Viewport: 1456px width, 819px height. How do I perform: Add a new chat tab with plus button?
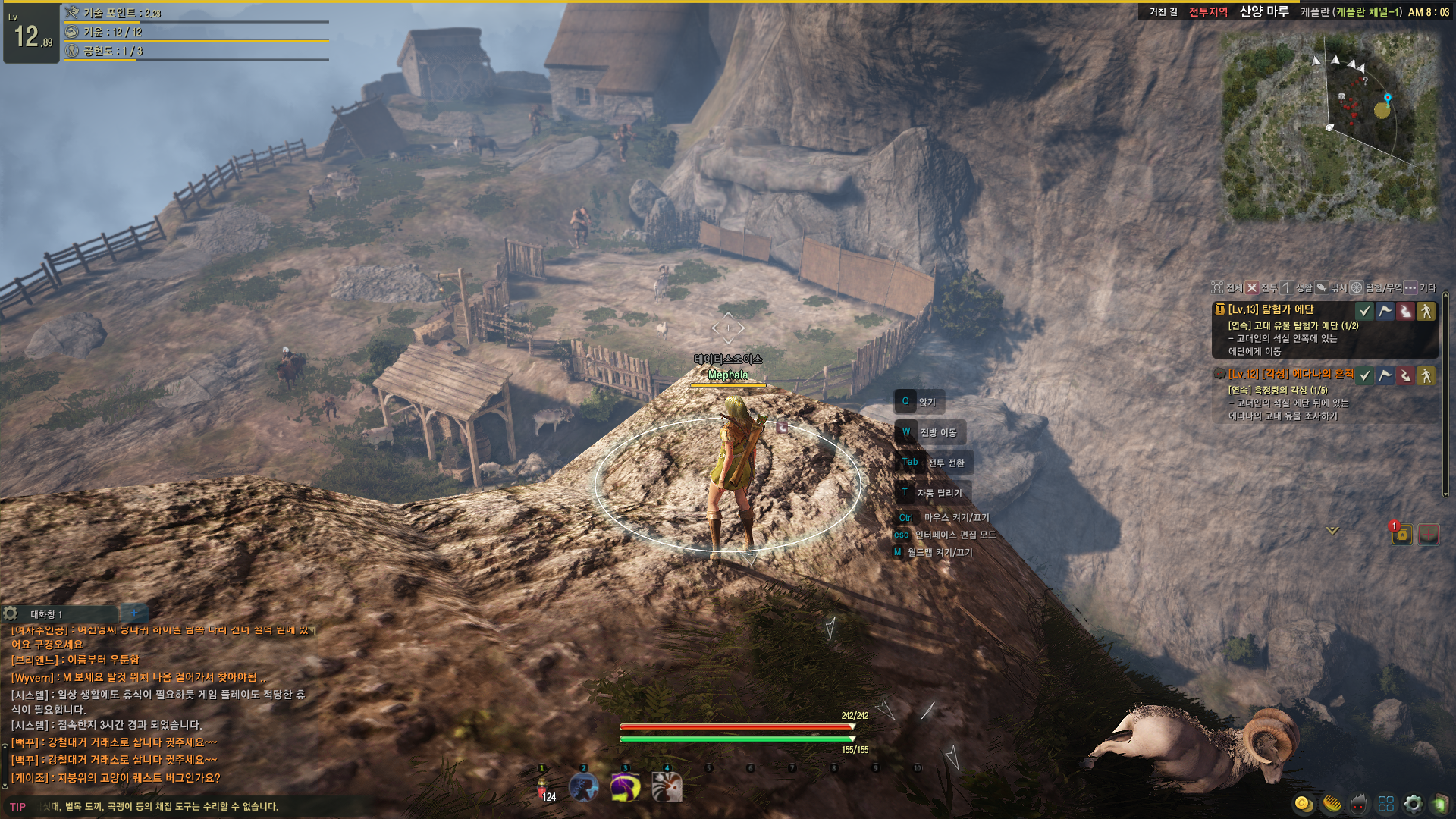(134, 613)
